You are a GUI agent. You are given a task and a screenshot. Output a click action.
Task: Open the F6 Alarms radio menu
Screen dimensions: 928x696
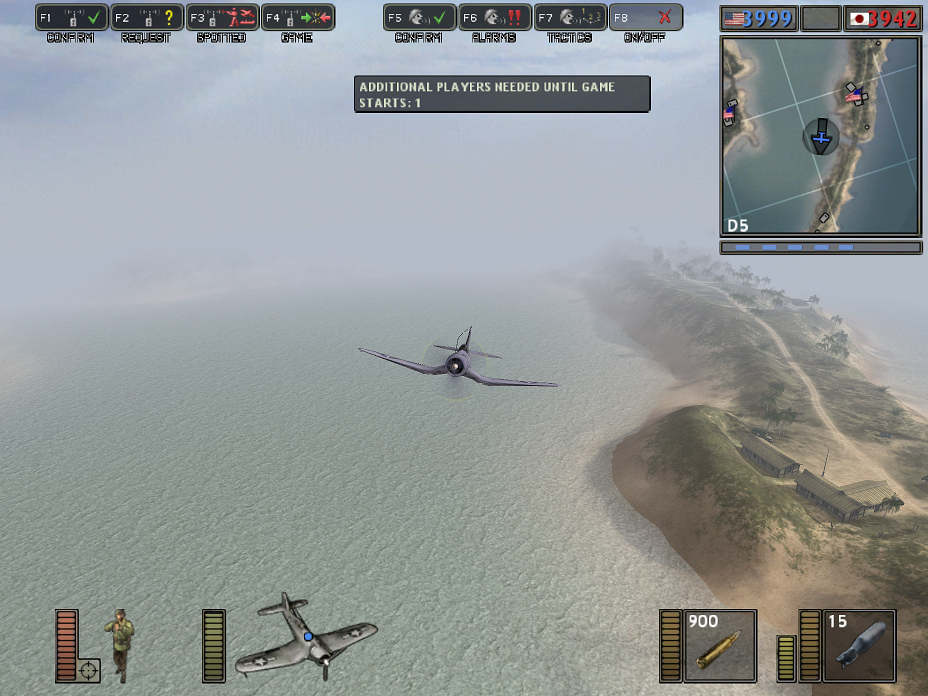(495, 18)
